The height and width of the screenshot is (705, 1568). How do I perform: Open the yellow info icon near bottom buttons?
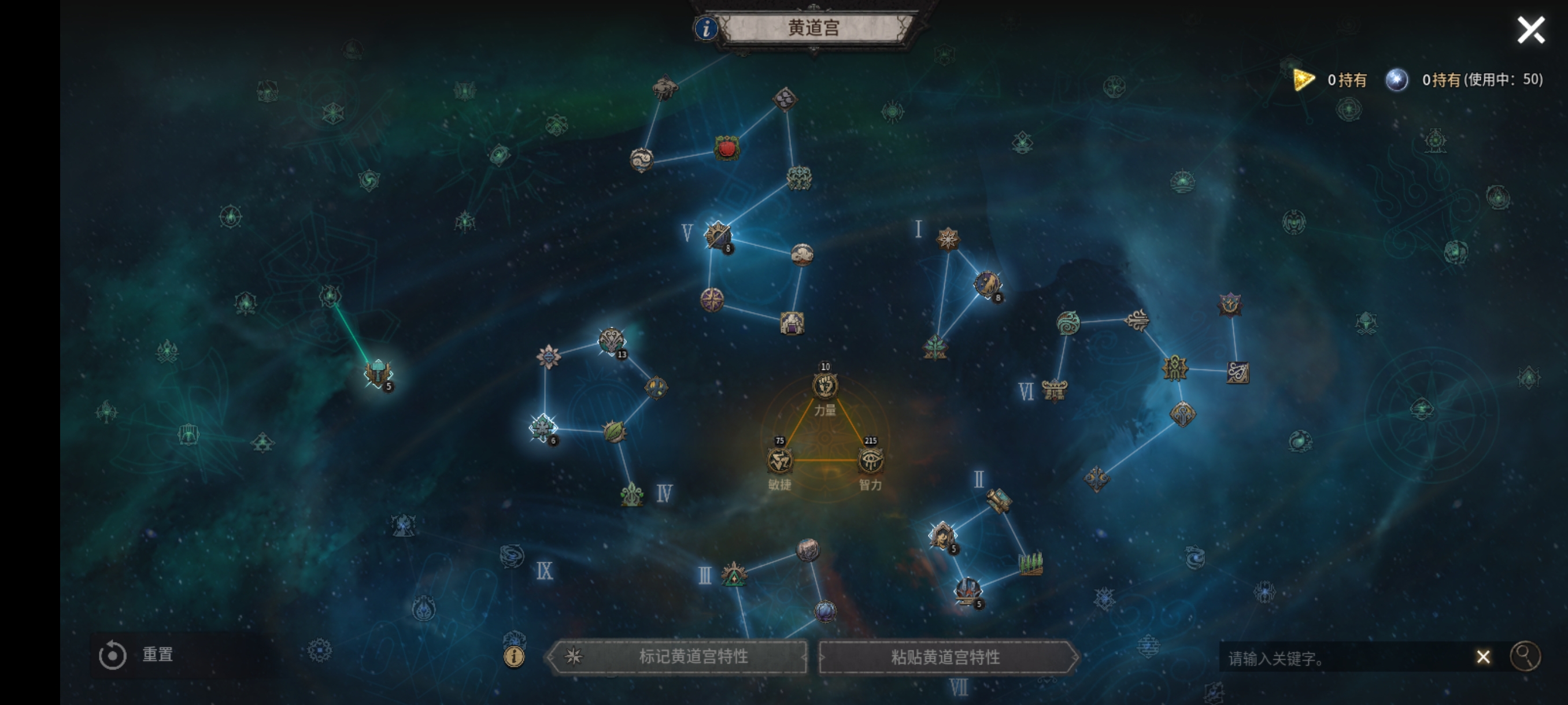click(514, 656)
